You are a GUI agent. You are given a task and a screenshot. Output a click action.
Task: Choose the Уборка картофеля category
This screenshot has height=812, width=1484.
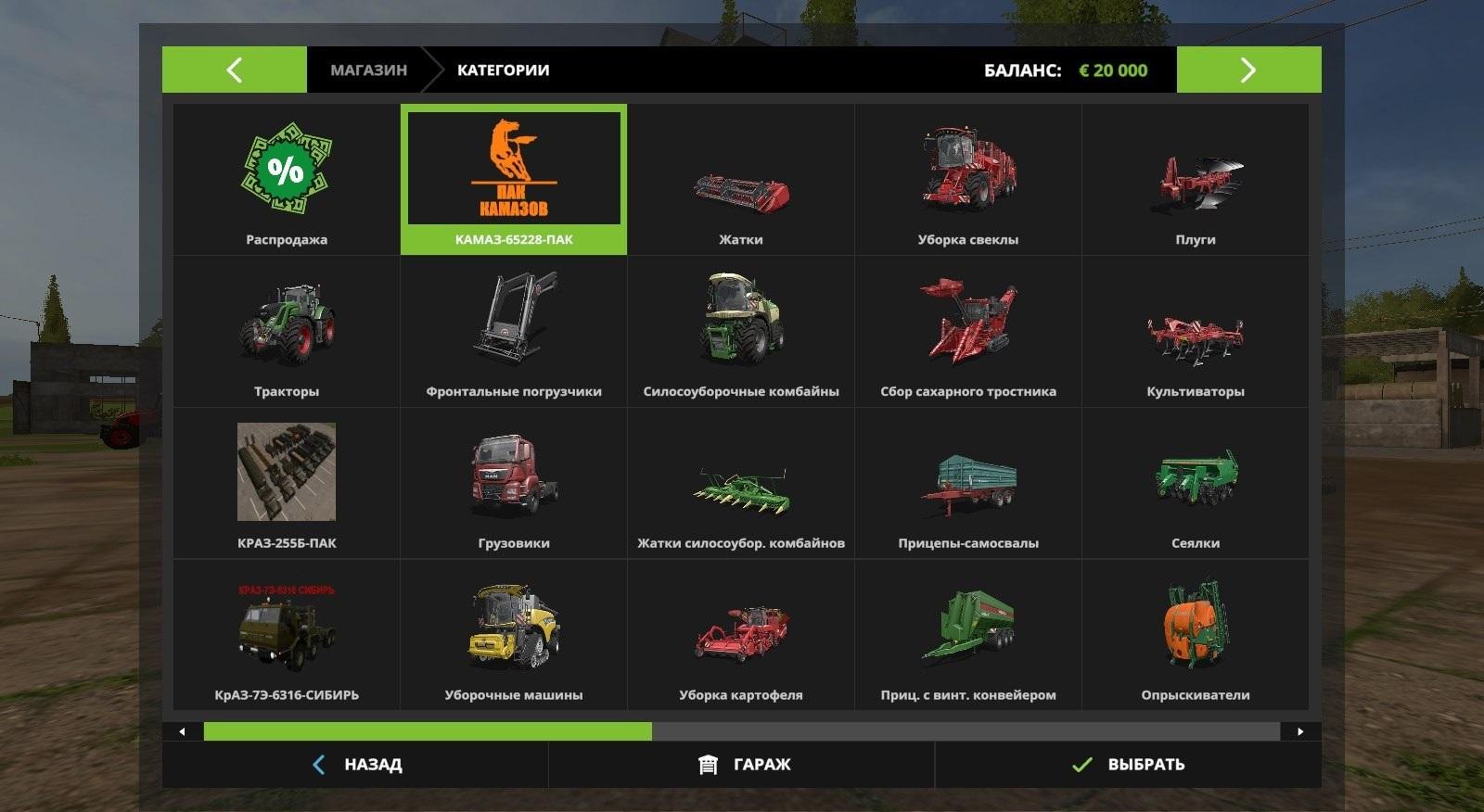tap(741, 636)
